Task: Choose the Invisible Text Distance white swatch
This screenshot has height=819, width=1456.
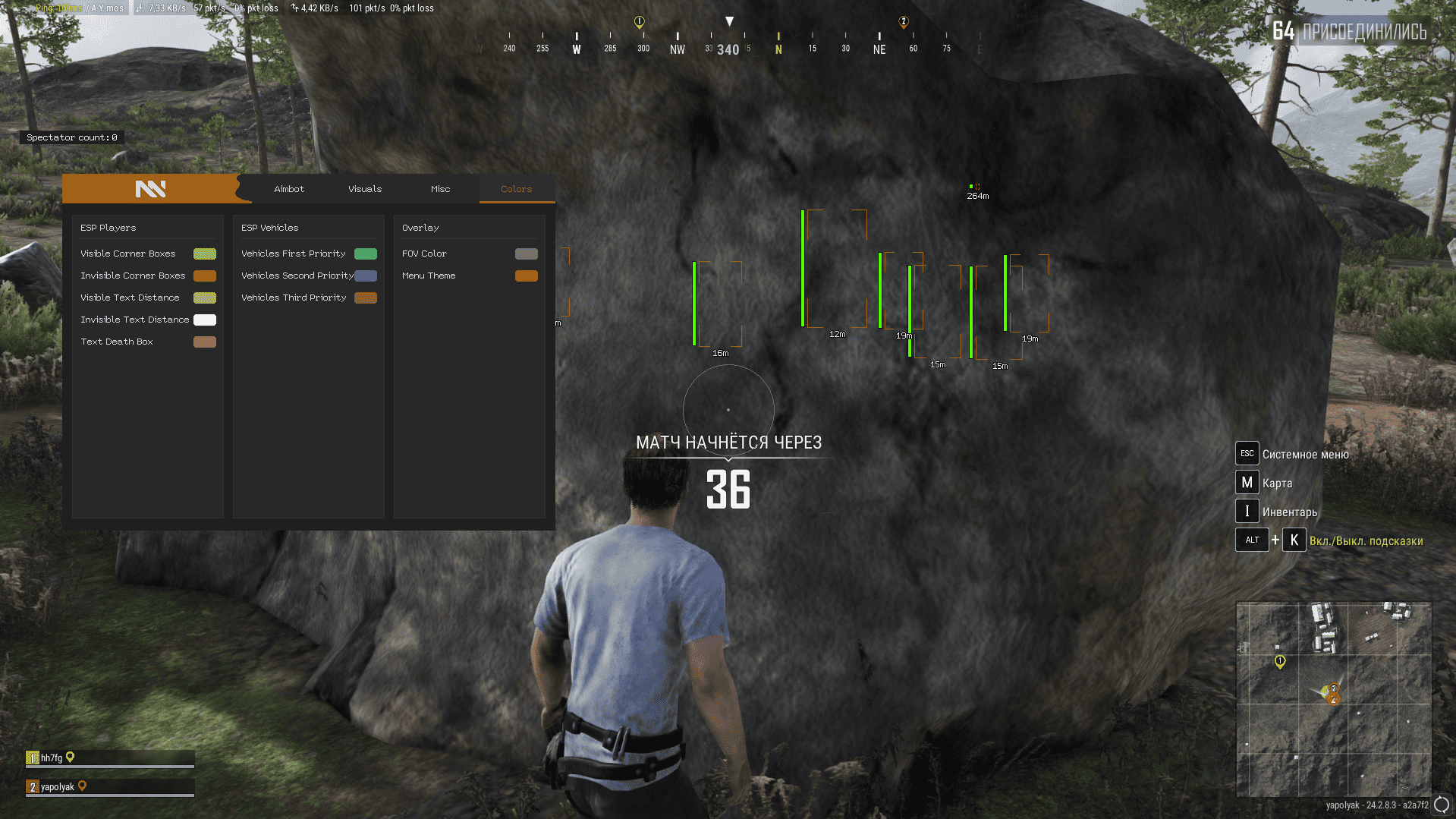Action: point(205,320)
